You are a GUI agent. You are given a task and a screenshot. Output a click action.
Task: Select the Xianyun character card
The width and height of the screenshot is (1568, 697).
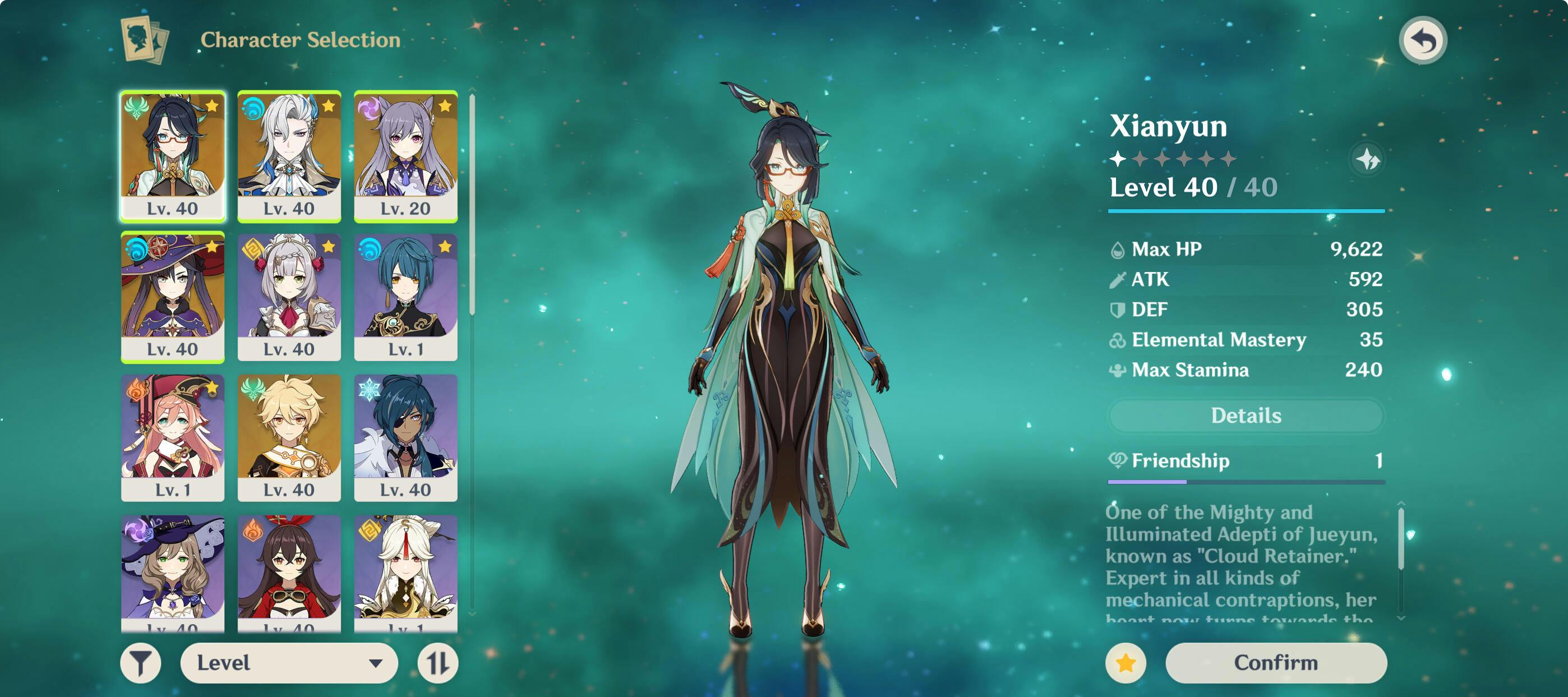pos(173,156)
